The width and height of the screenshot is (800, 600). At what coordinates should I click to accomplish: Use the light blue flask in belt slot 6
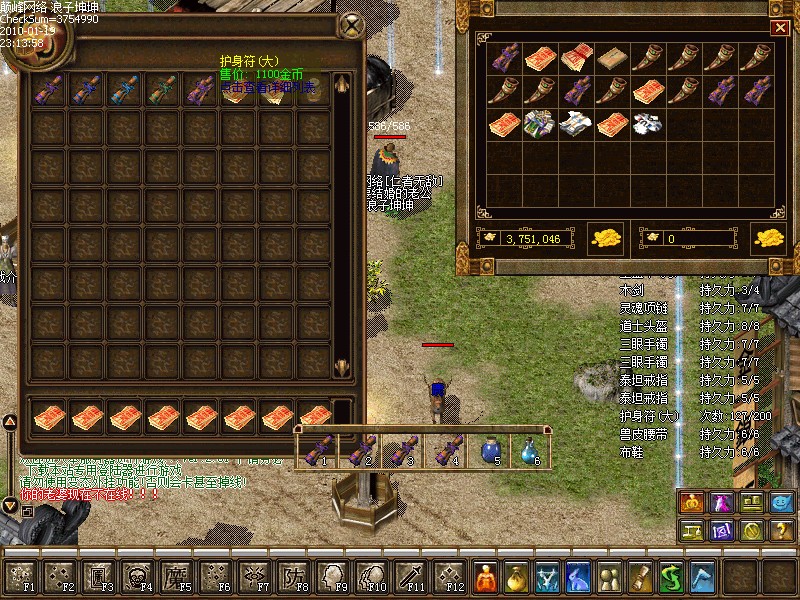pos(529,451)
